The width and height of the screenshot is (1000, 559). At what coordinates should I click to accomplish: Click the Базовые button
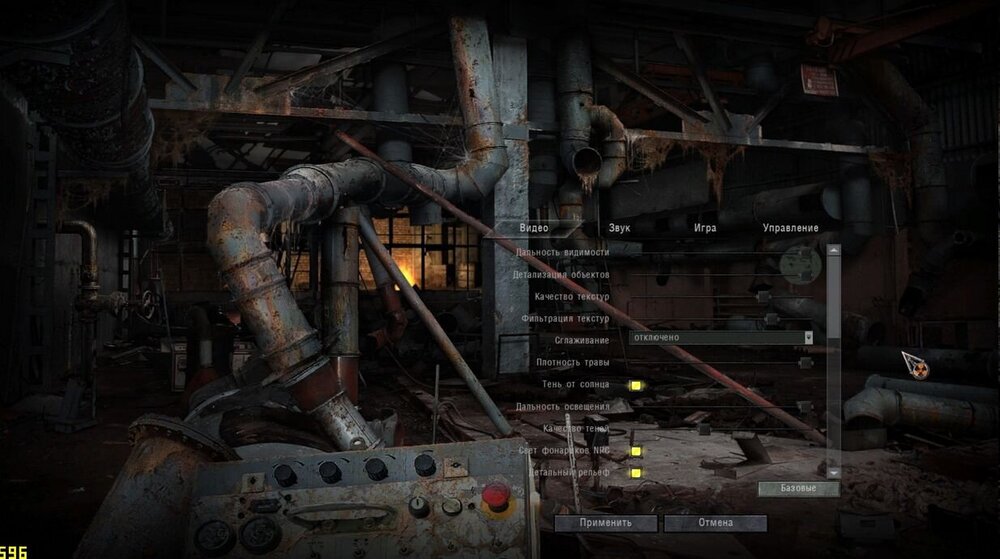(x=796, y=489)
